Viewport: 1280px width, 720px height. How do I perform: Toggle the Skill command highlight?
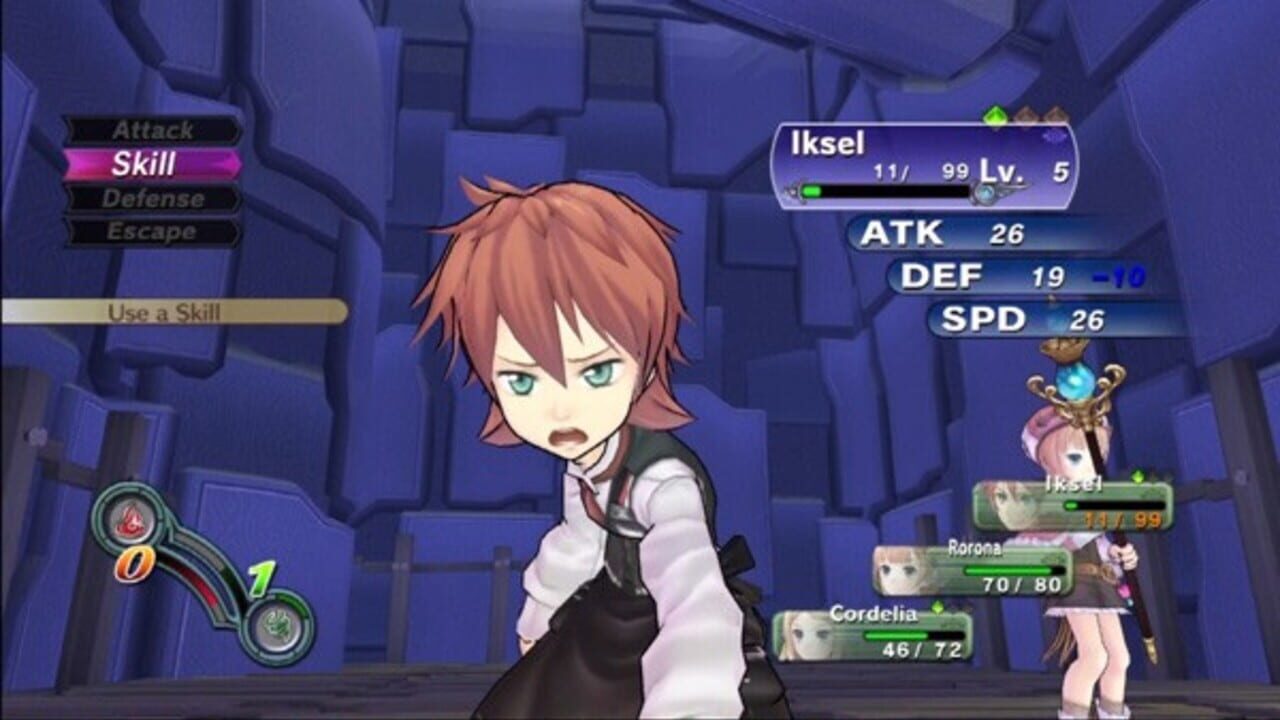[x=145, y=164]
